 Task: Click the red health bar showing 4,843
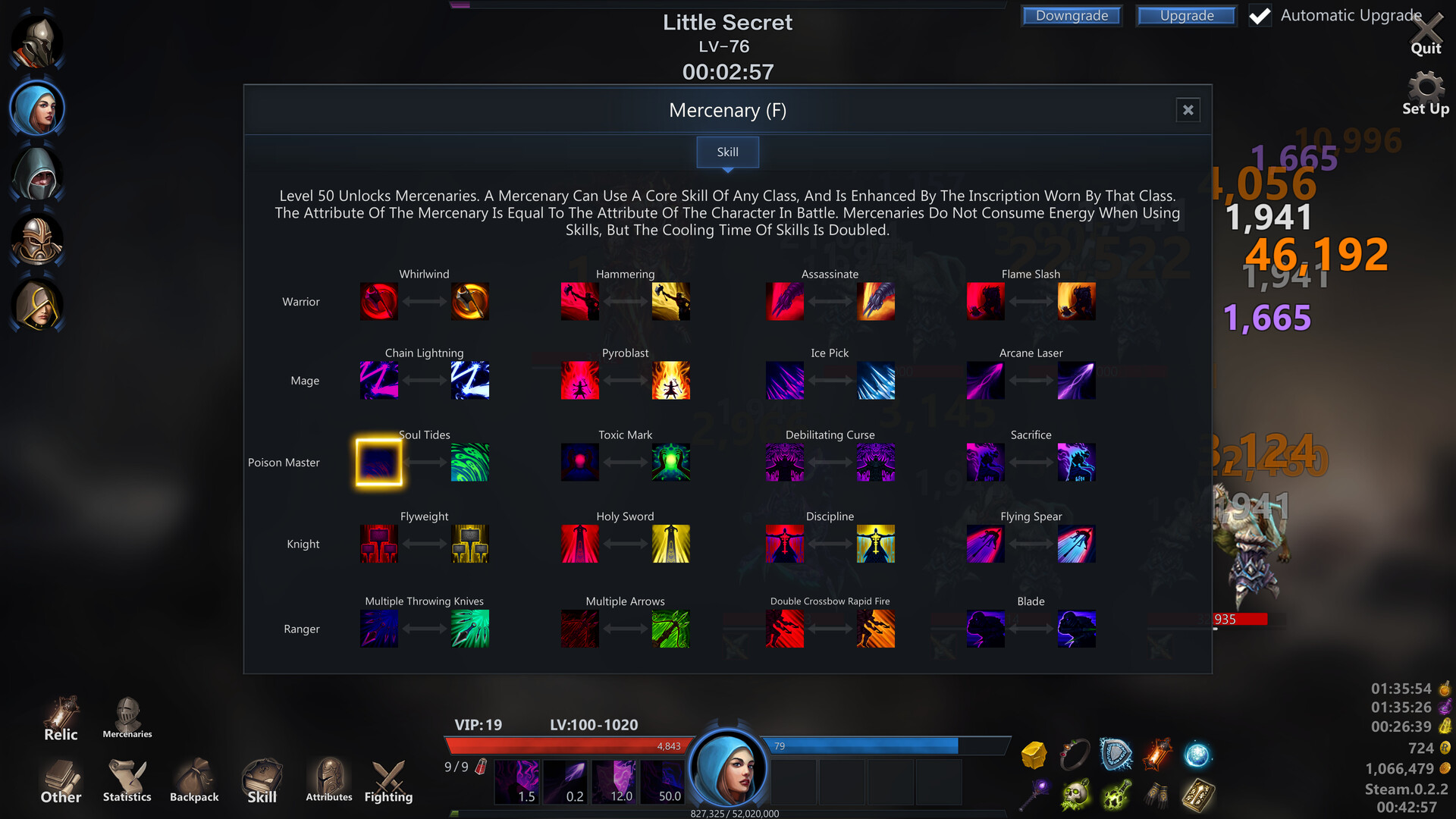point(569,745)
